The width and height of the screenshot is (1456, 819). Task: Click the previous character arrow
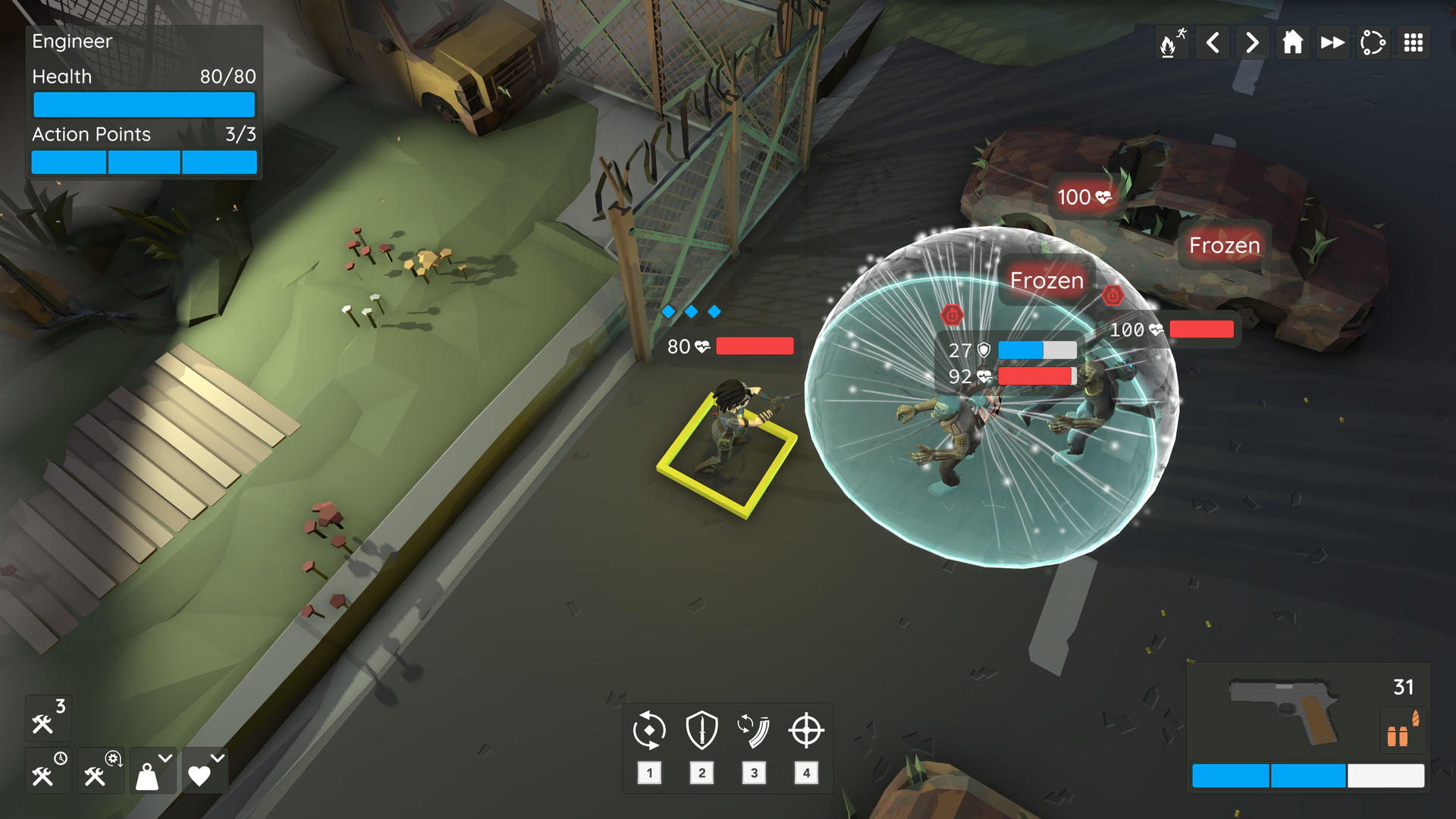(x=1213, y=42)
